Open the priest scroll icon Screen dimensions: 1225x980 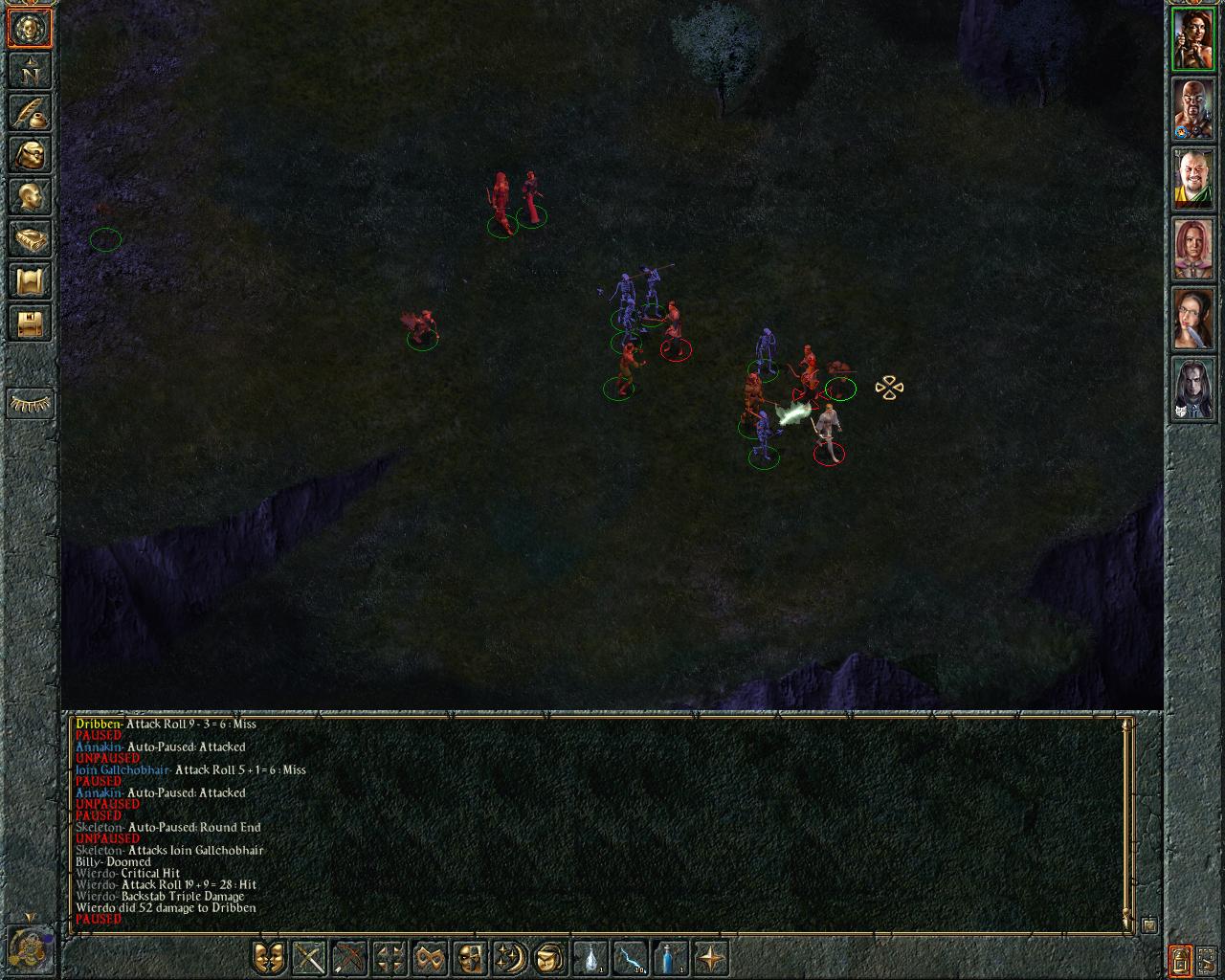click(30, 280)
